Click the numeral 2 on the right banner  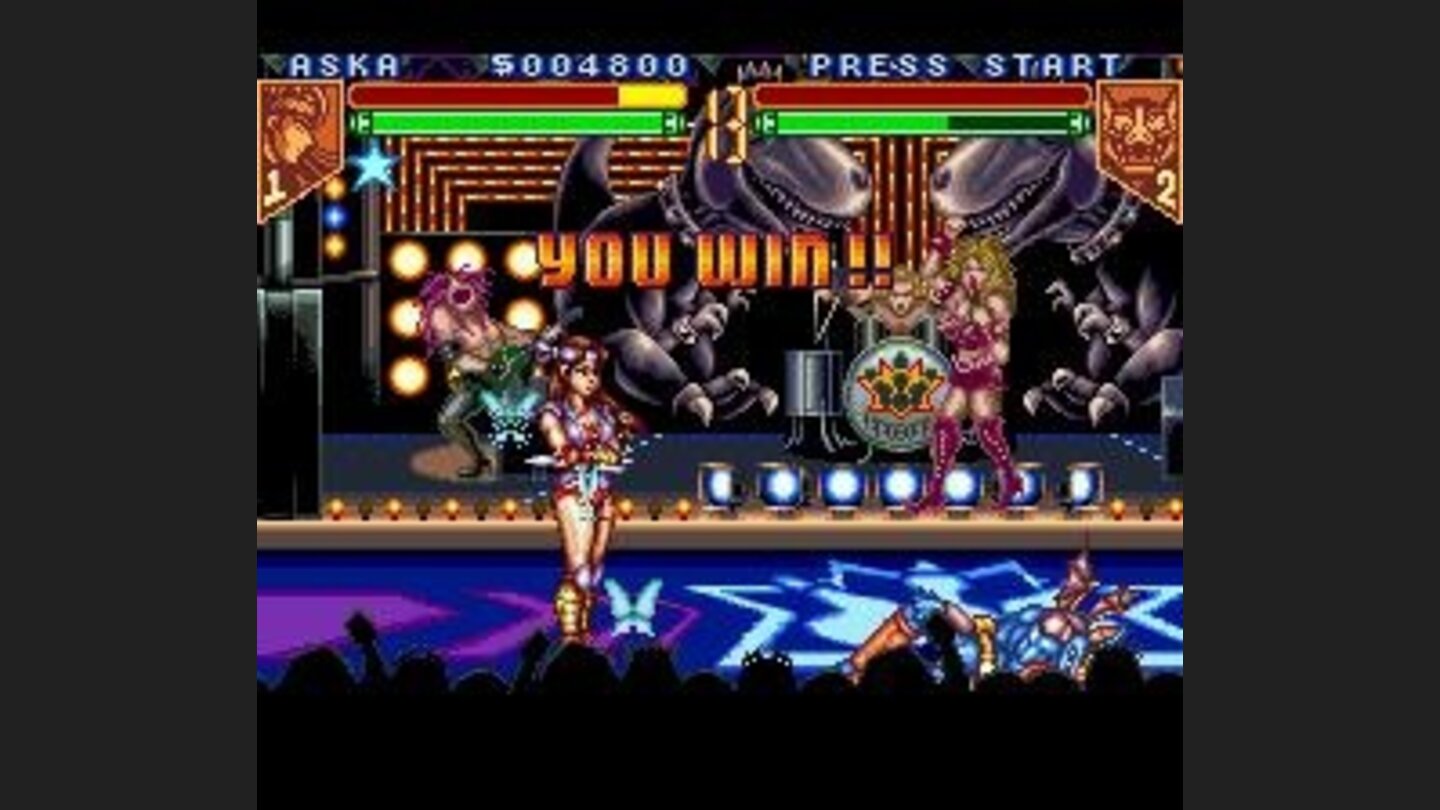(1168, 185)
